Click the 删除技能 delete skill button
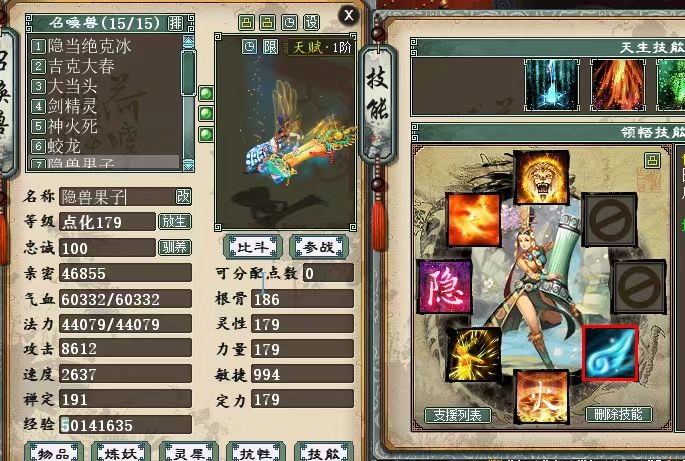This screenshot has width=685, height=461. [x=619, y=414]
